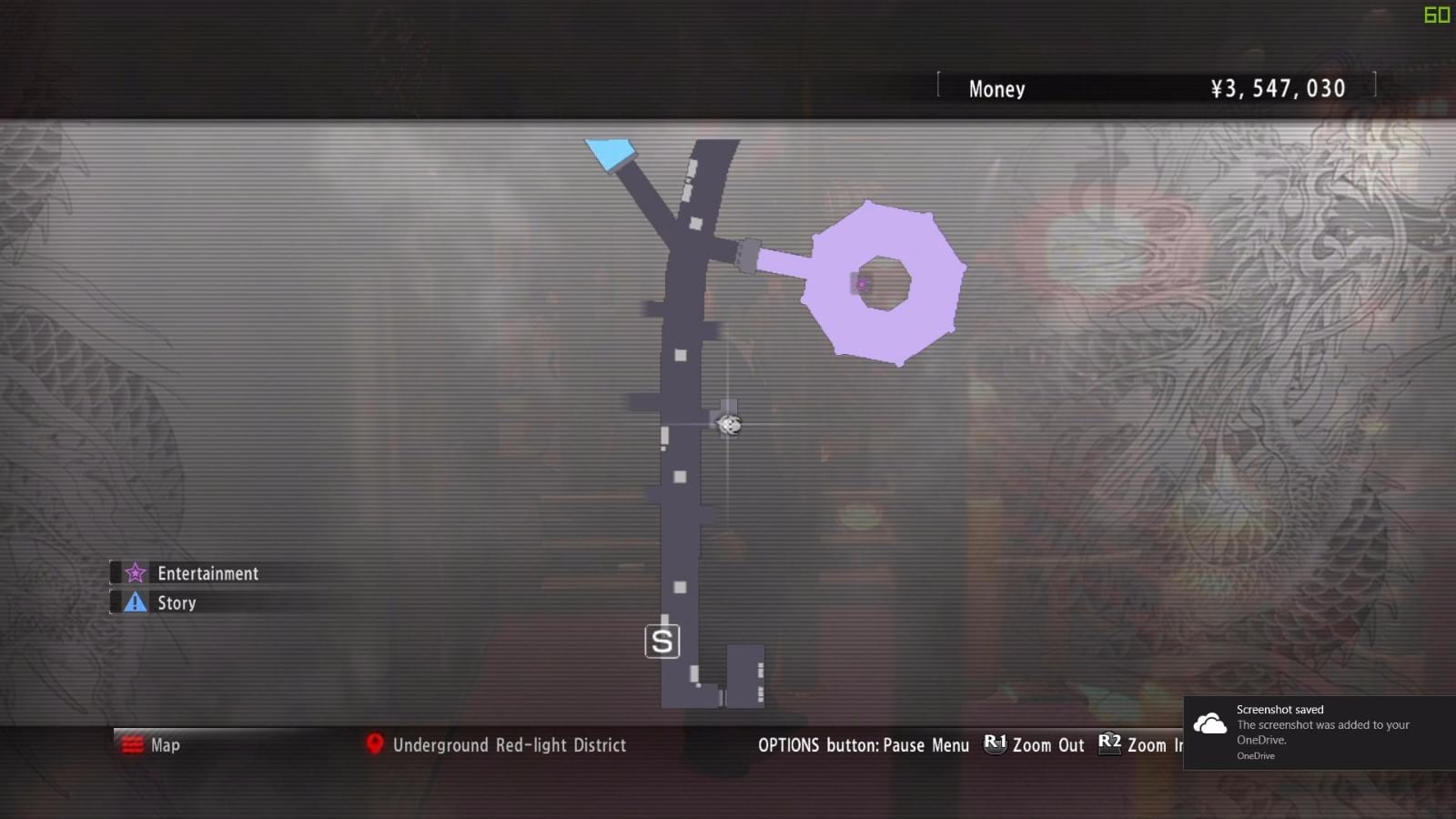Select the Map label in the bottom bar

pyautogui.click(x=166, y=744)
